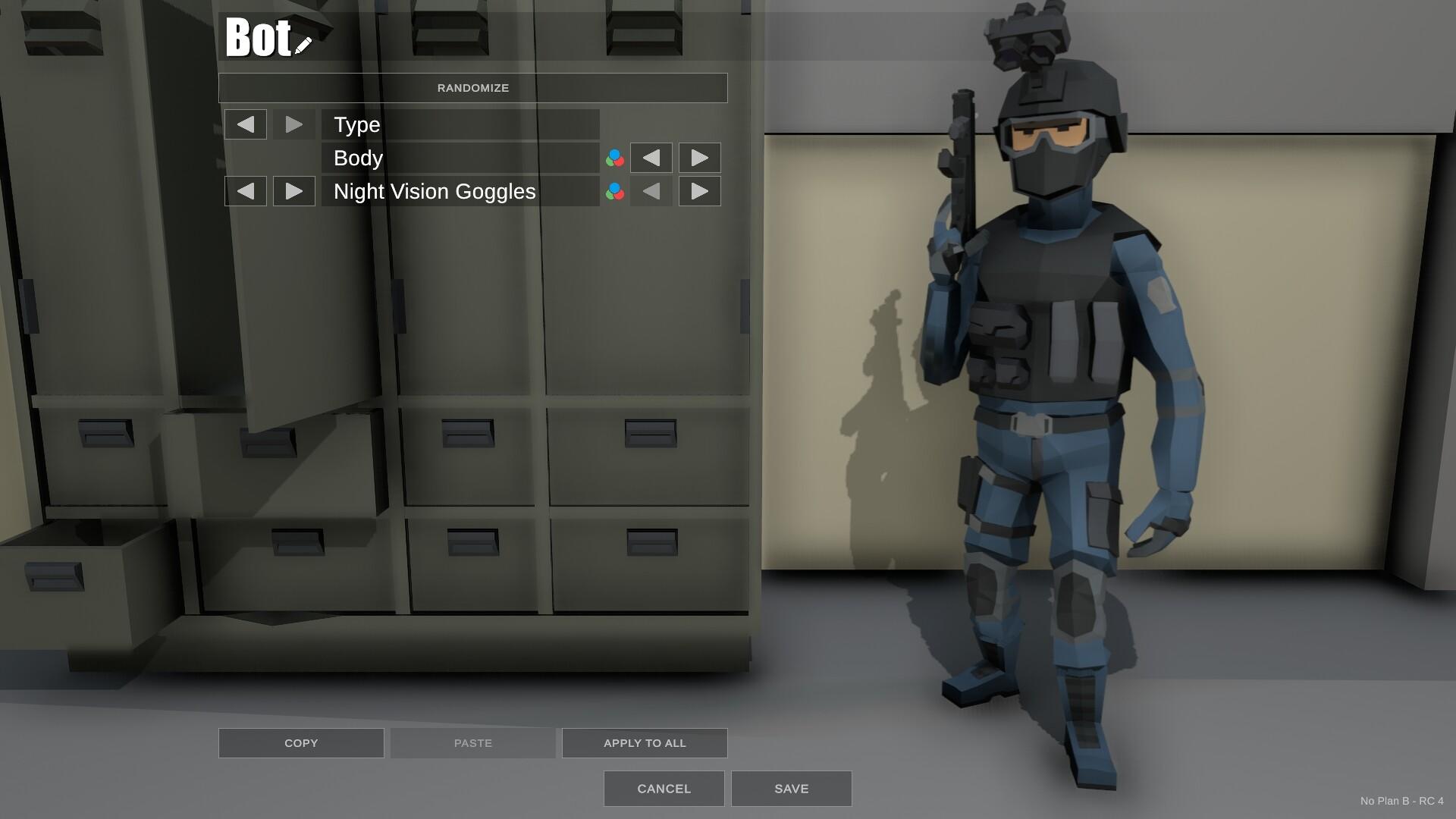Select the Type row label
The image size is (1456, 819).
click(356, 124)
